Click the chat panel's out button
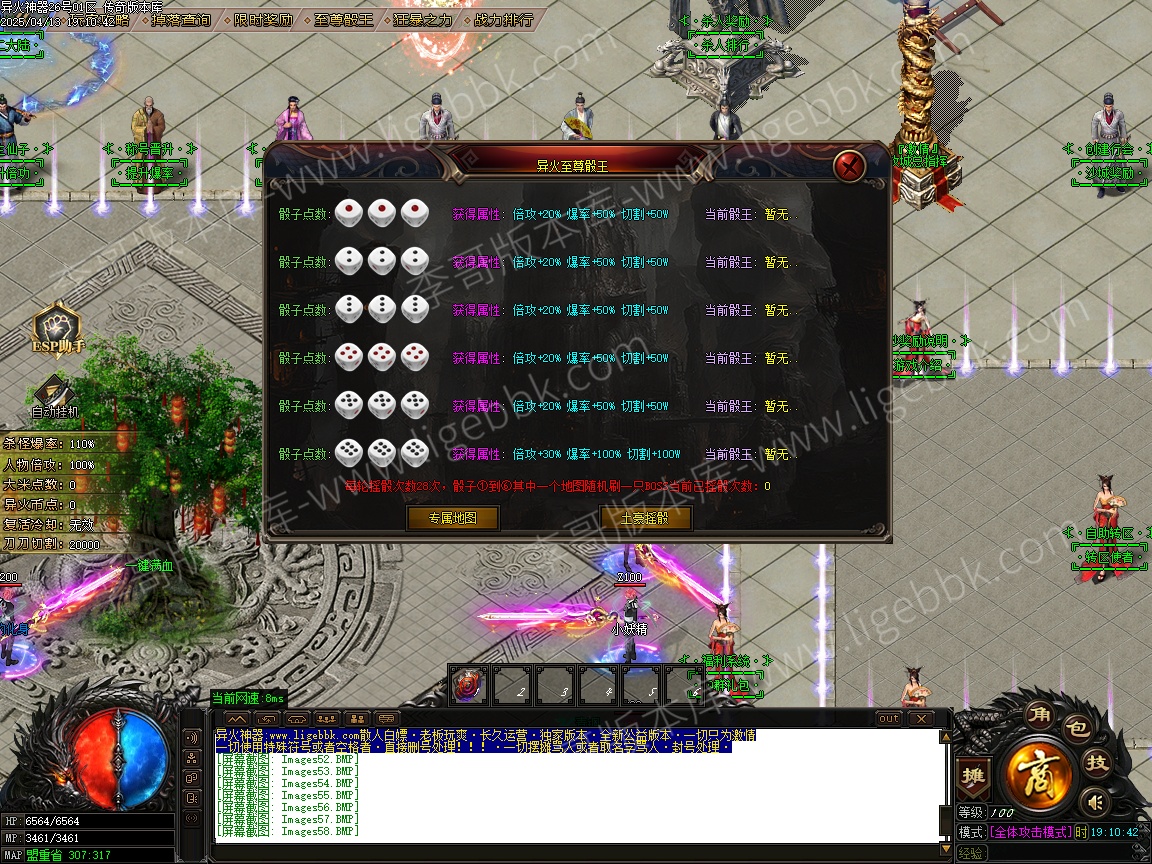This screenshot has height=864, width=1152. pos(888,719)
